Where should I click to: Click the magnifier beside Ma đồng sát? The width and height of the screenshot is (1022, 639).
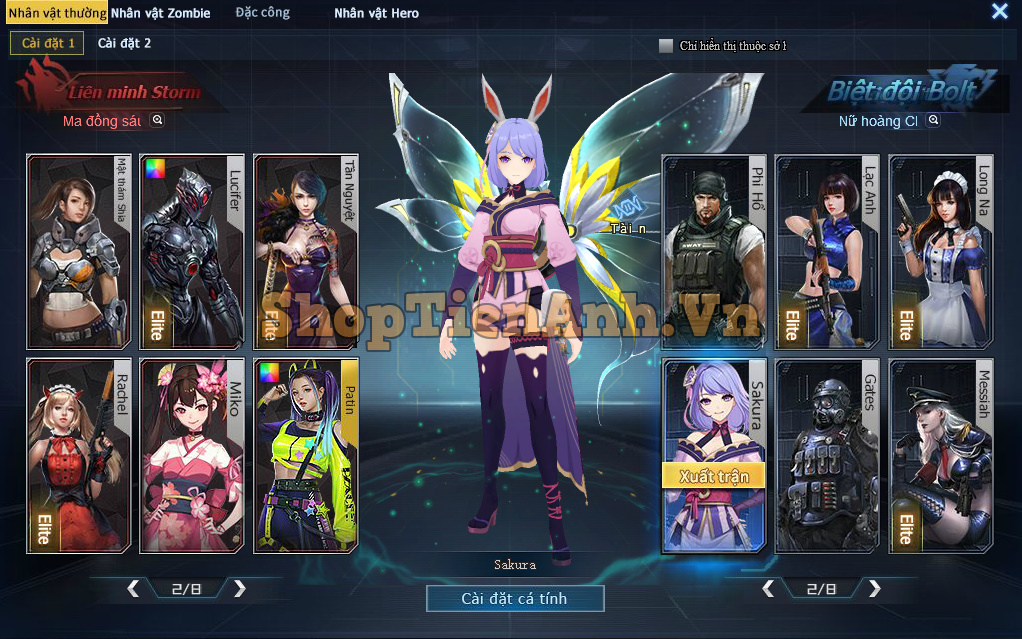coord(157,120)
